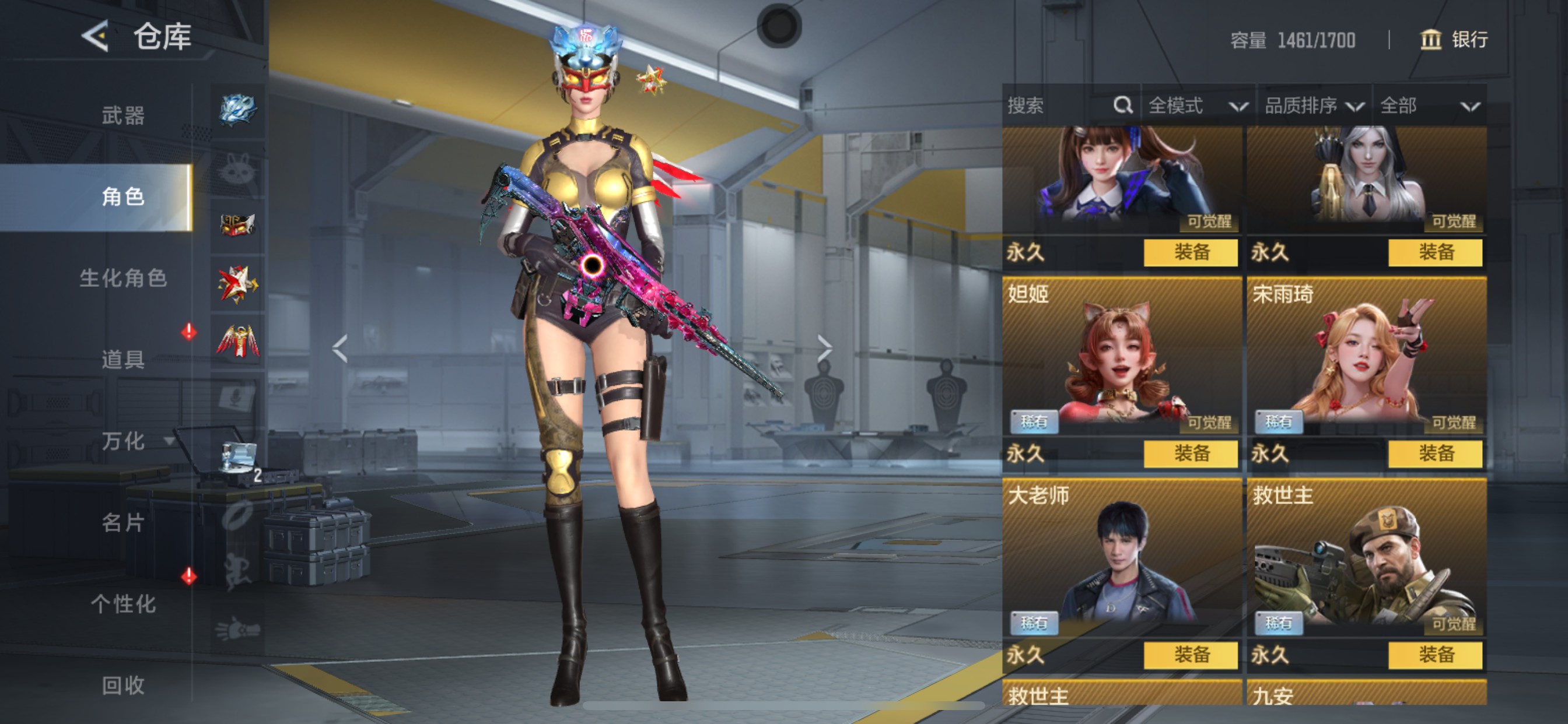The image size is (1568, 724).
Task: Choose the 回收 recycle tab
Action: (123, 685)
